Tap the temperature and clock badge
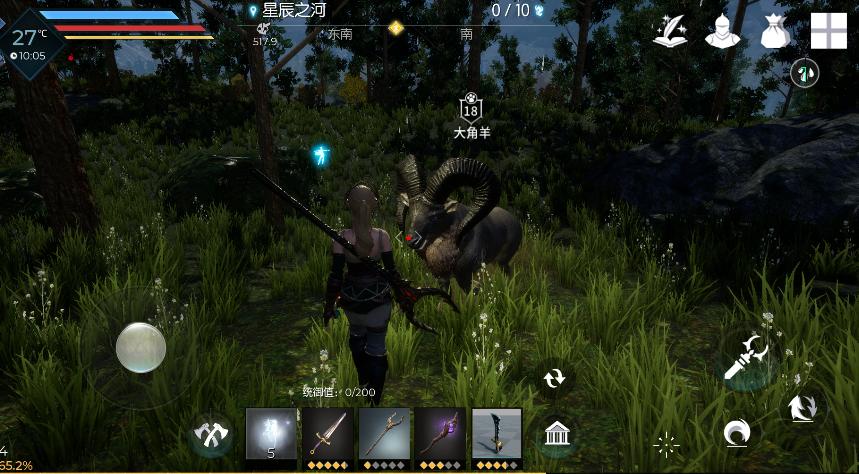859x474 pixels. [30, 40]
